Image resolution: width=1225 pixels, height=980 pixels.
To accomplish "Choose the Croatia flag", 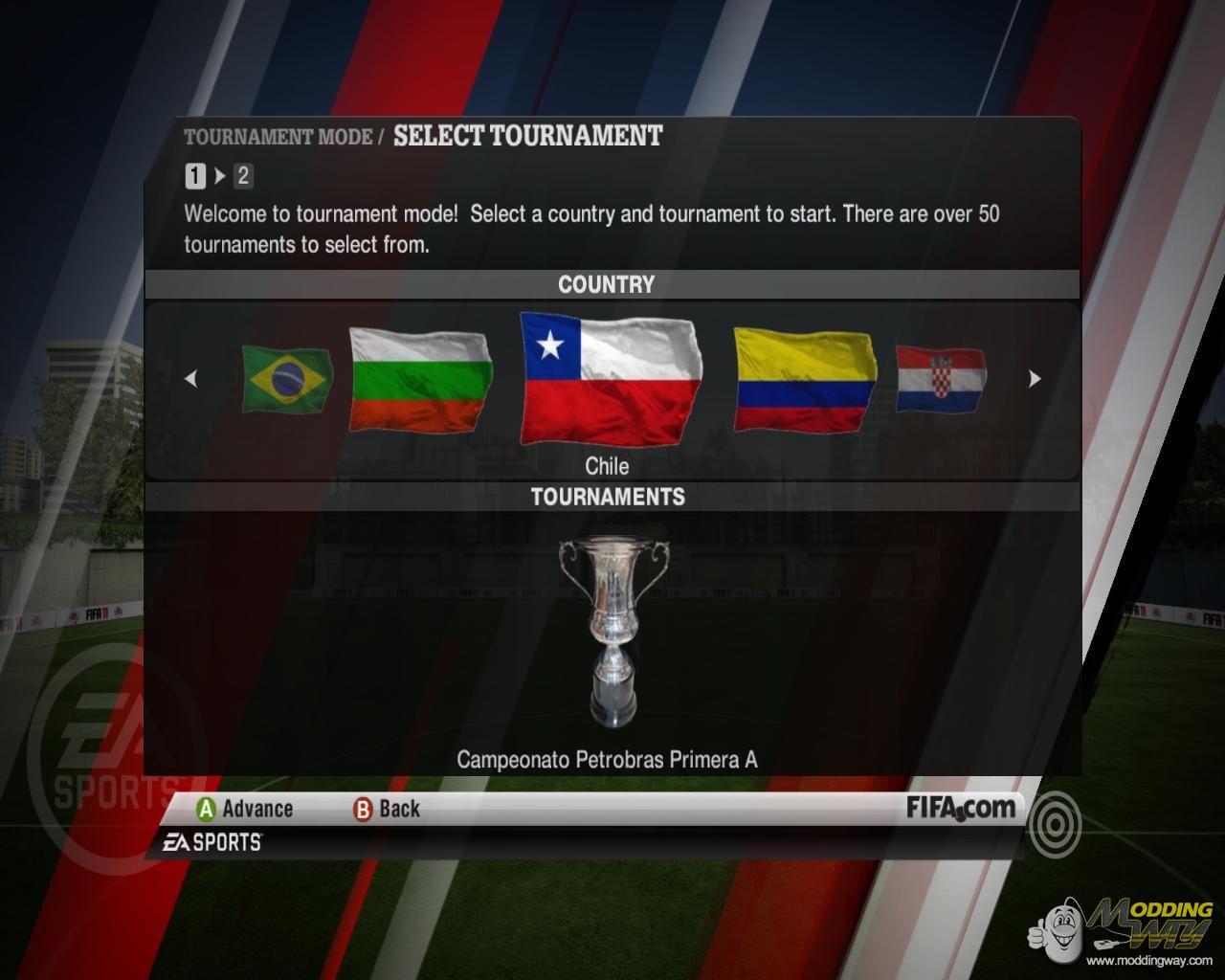I will click(x=940, y=380).
